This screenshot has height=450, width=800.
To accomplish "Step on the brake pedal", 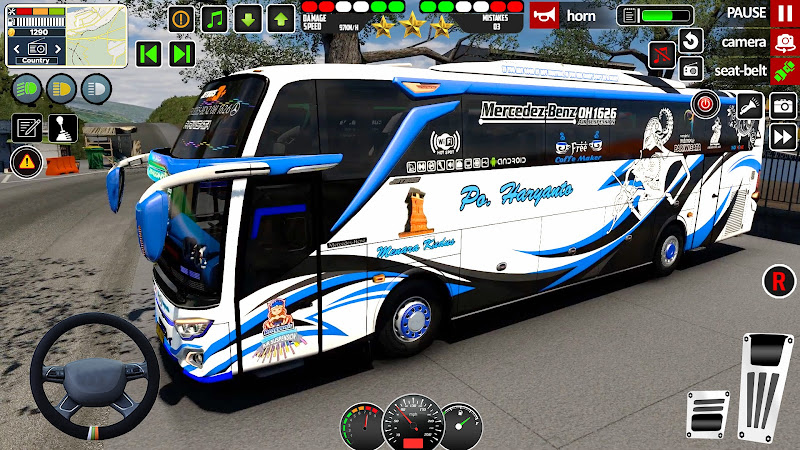I will click(x=705, y=413).
